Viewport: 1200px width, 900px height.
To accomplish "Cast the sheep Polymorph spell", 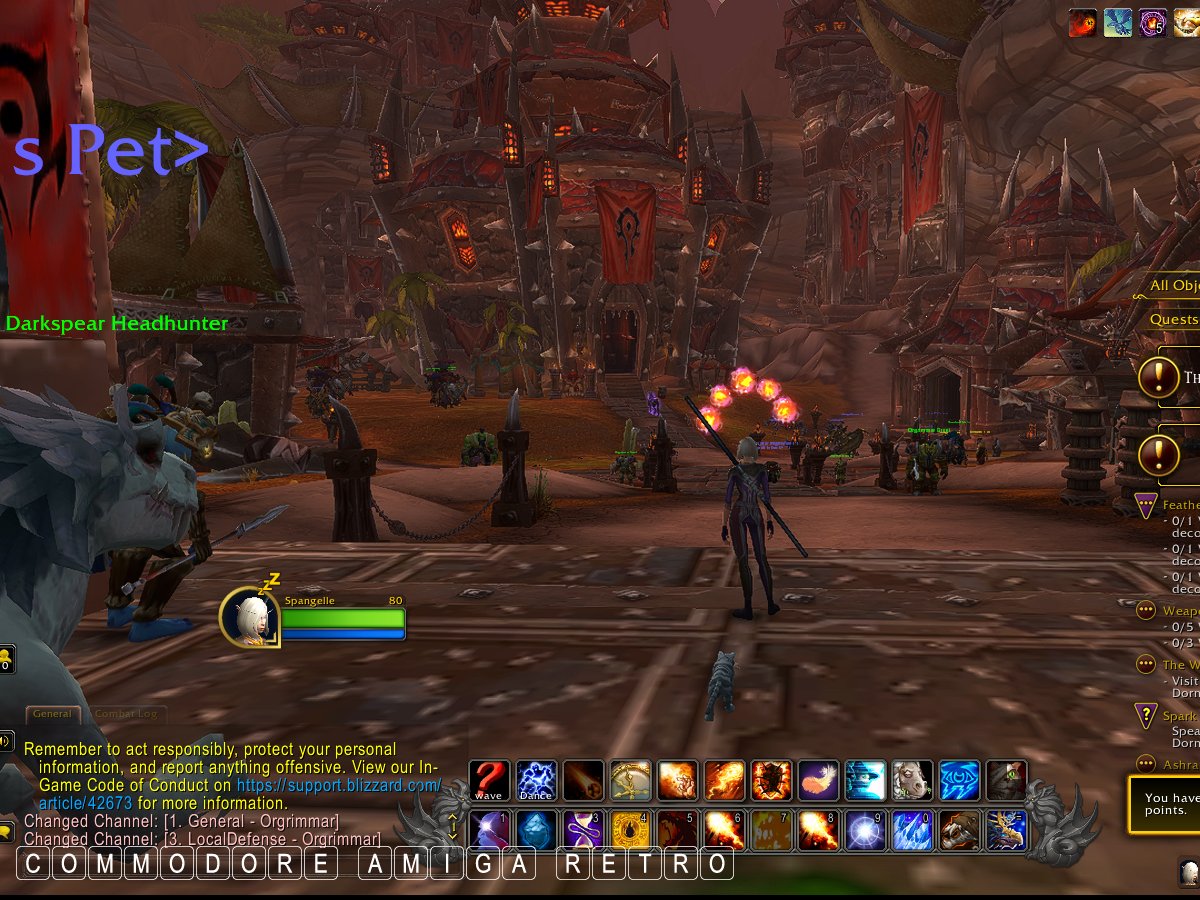I will point(913,780).
